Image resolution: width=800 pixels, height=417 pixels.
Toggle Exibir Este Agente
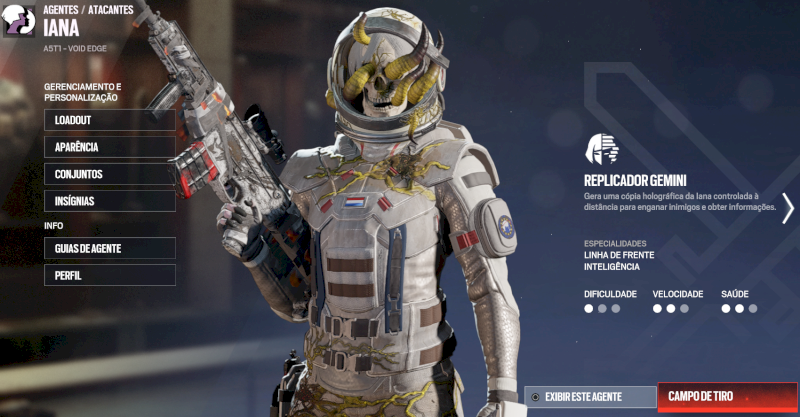click(x=590, y=397)
